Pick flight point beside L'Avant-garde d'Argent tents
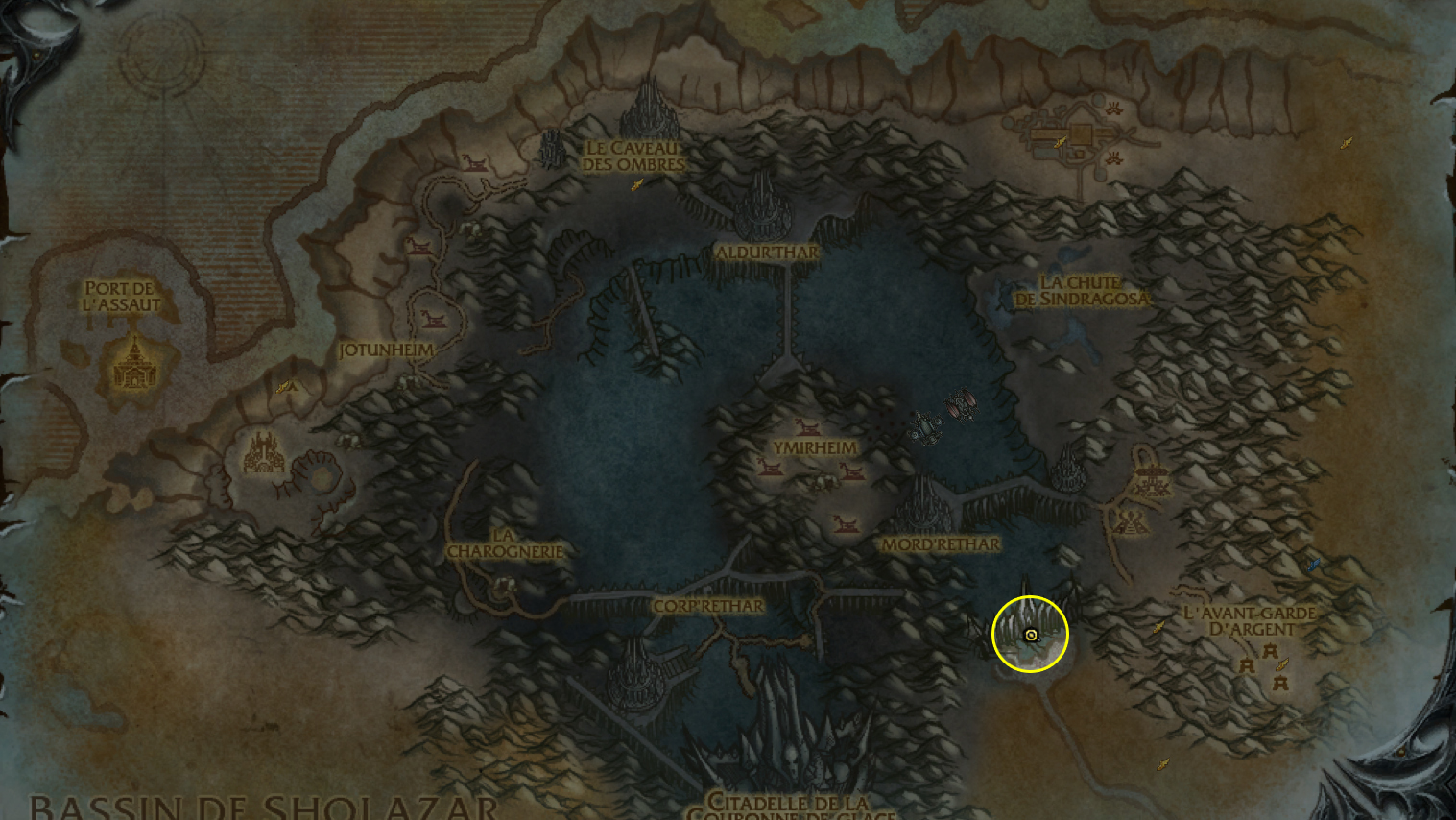Image resolution: width=1456 pixels, height=820 pixels. [1281, 664]
